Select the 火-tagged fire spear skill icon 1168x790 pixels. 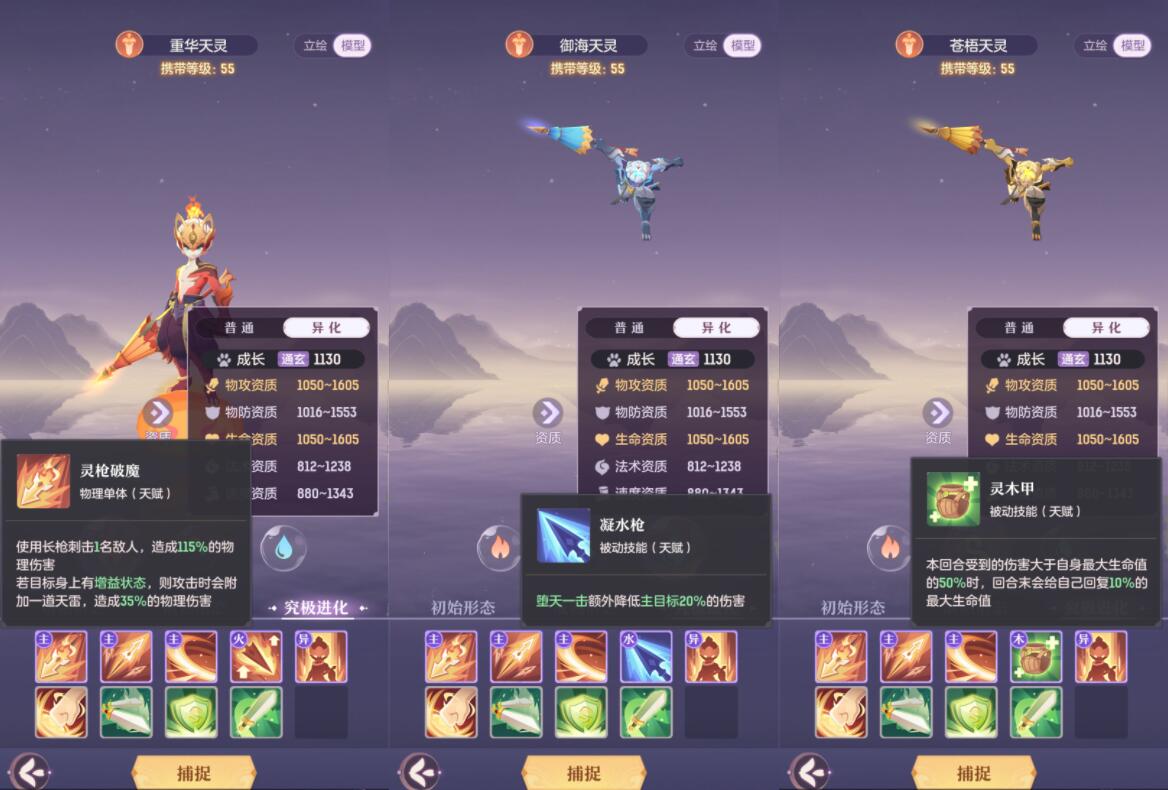pyautogui.click(x=257, y=657)
